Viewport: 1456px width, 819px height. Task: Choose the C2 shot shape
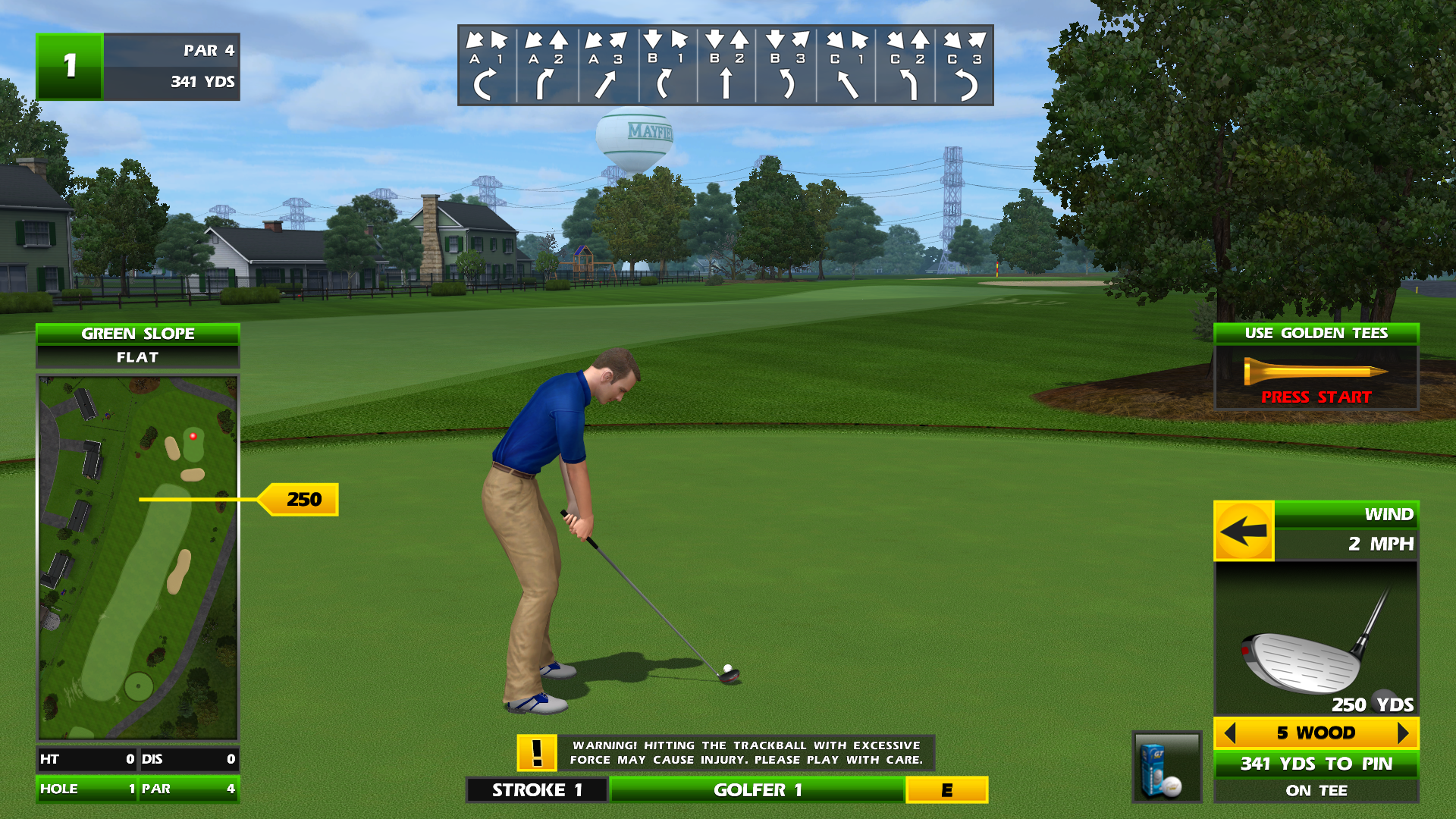point(906,67)
